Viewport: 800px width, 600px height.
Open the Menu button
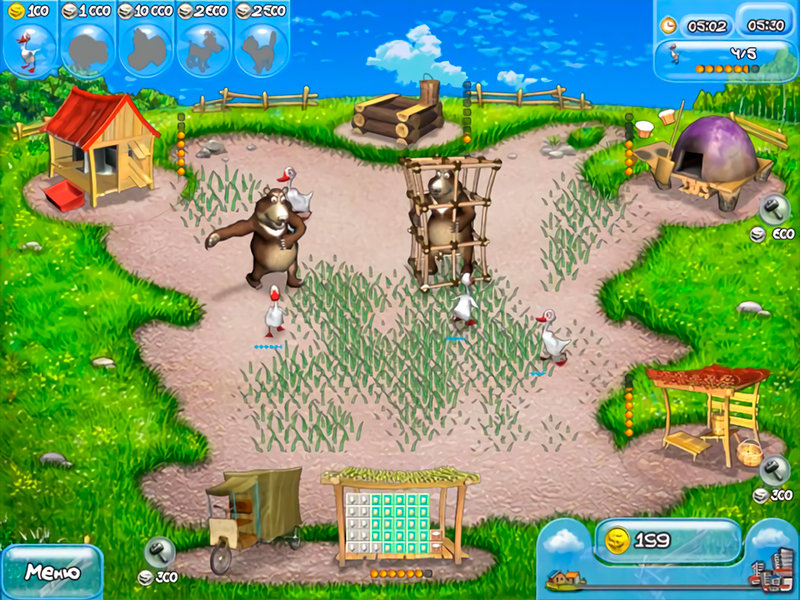[x=50, y=573]
